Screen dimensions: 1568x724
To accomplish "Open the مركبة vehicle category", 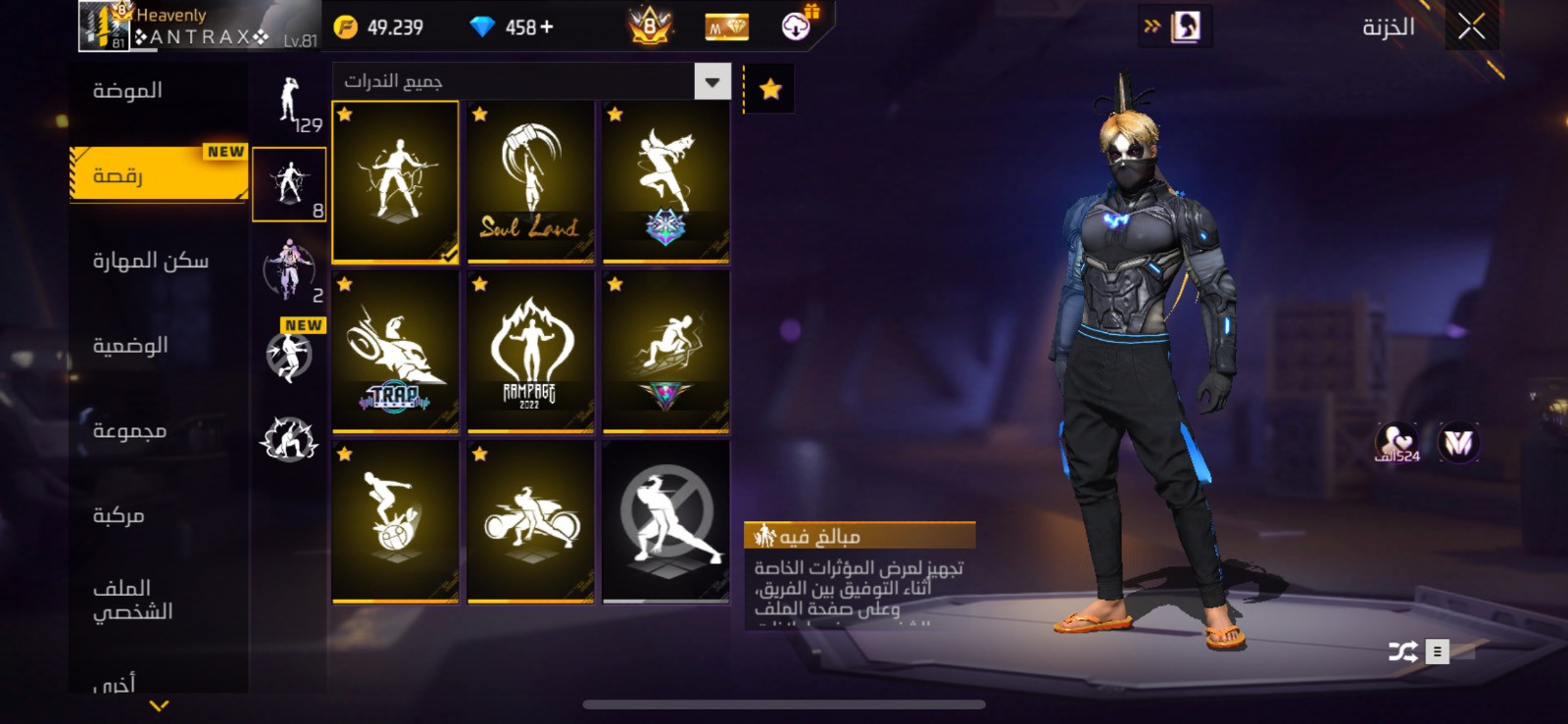I will click(119, 515).
